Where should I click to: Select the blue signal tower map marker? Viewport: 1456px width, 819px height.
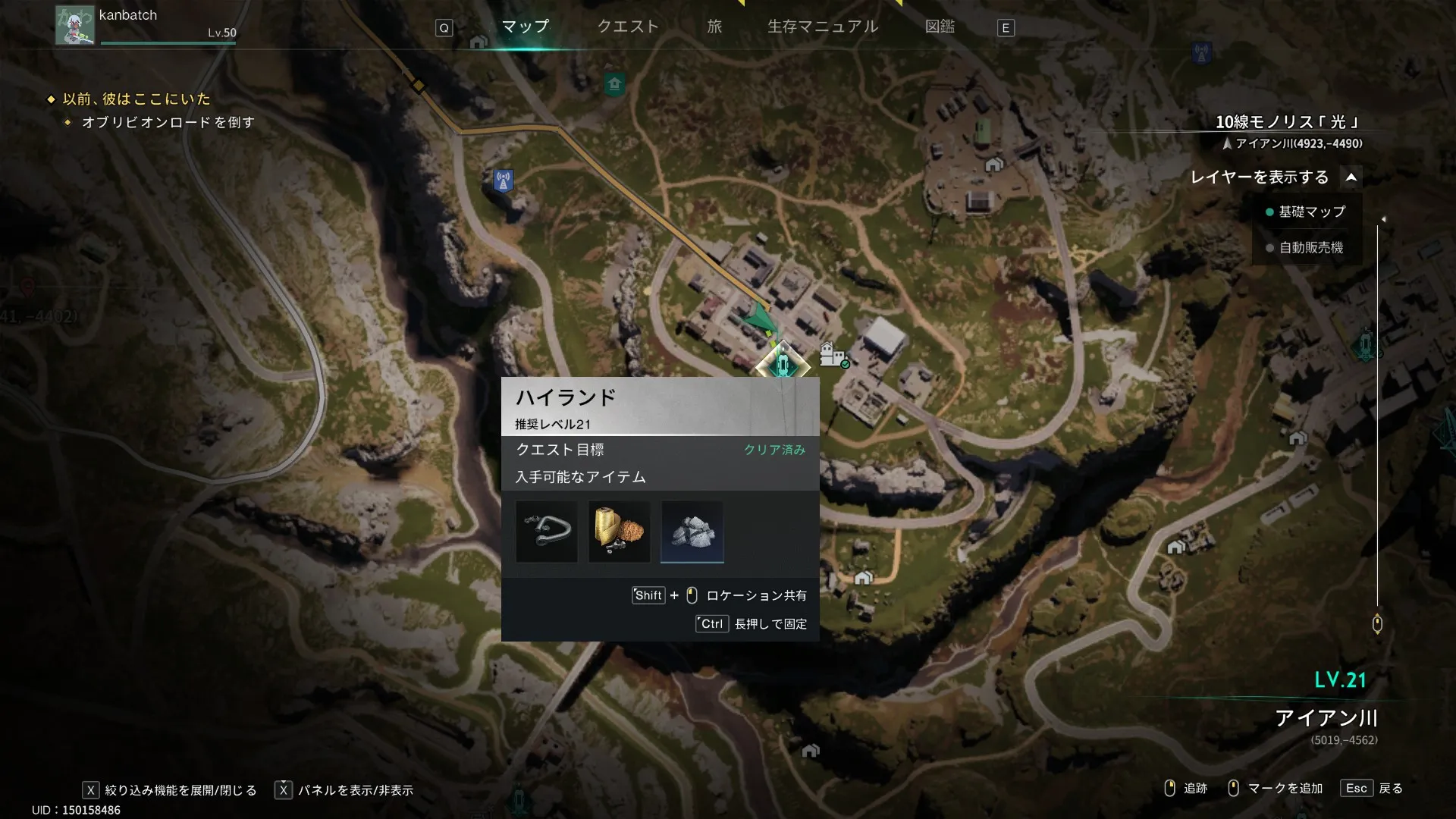click(x=503, y=181)
